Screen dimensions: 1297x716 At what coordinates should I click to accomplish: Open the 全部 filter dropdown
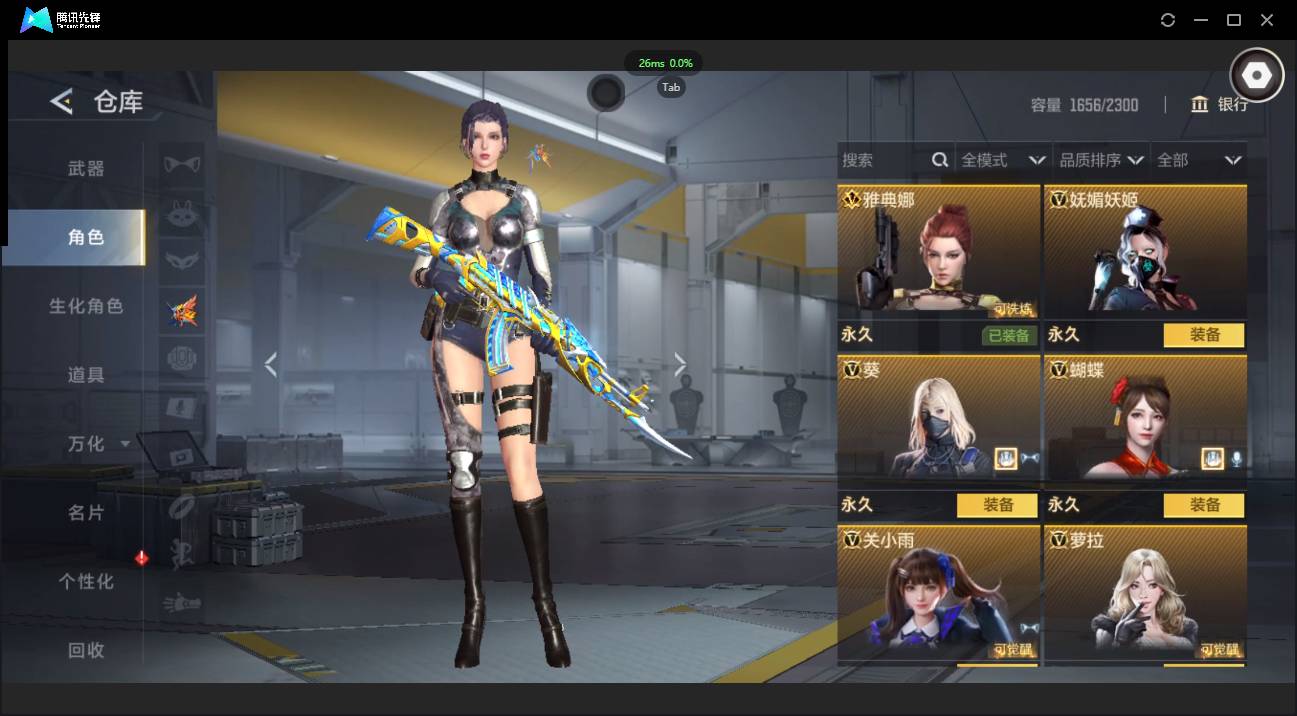point(1198,160)
